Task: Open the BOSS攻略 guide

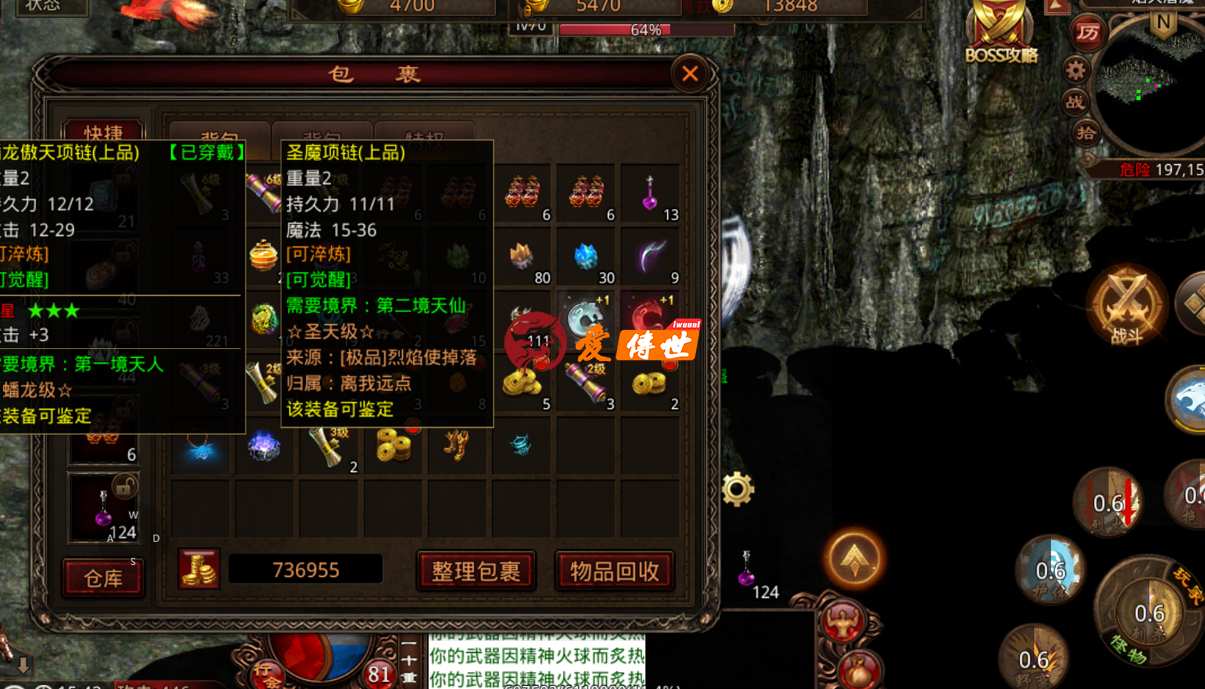Action: 1001,30
